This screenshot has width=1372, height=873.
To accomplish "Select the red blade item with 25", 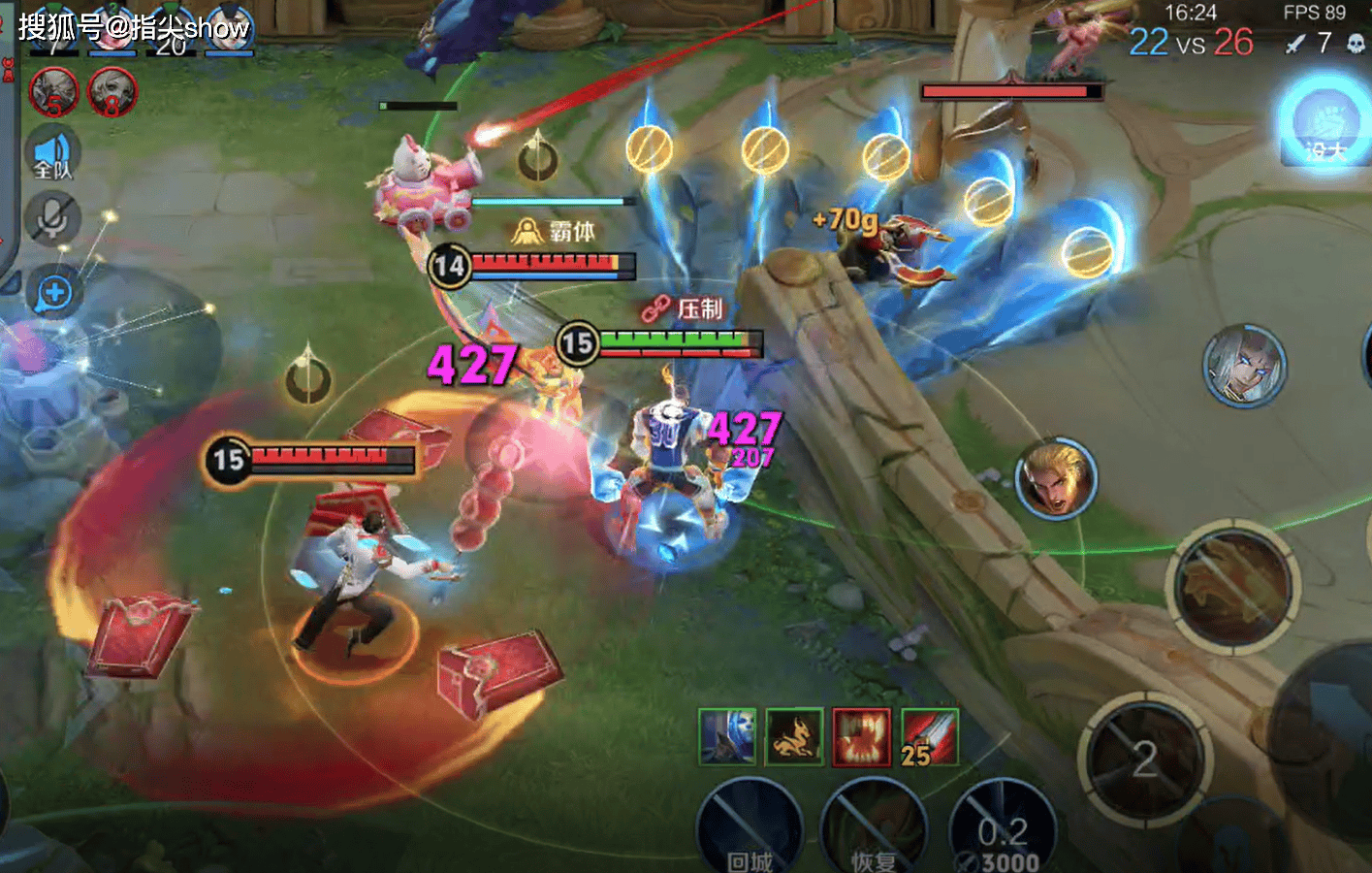I will [x=929, y=736].
